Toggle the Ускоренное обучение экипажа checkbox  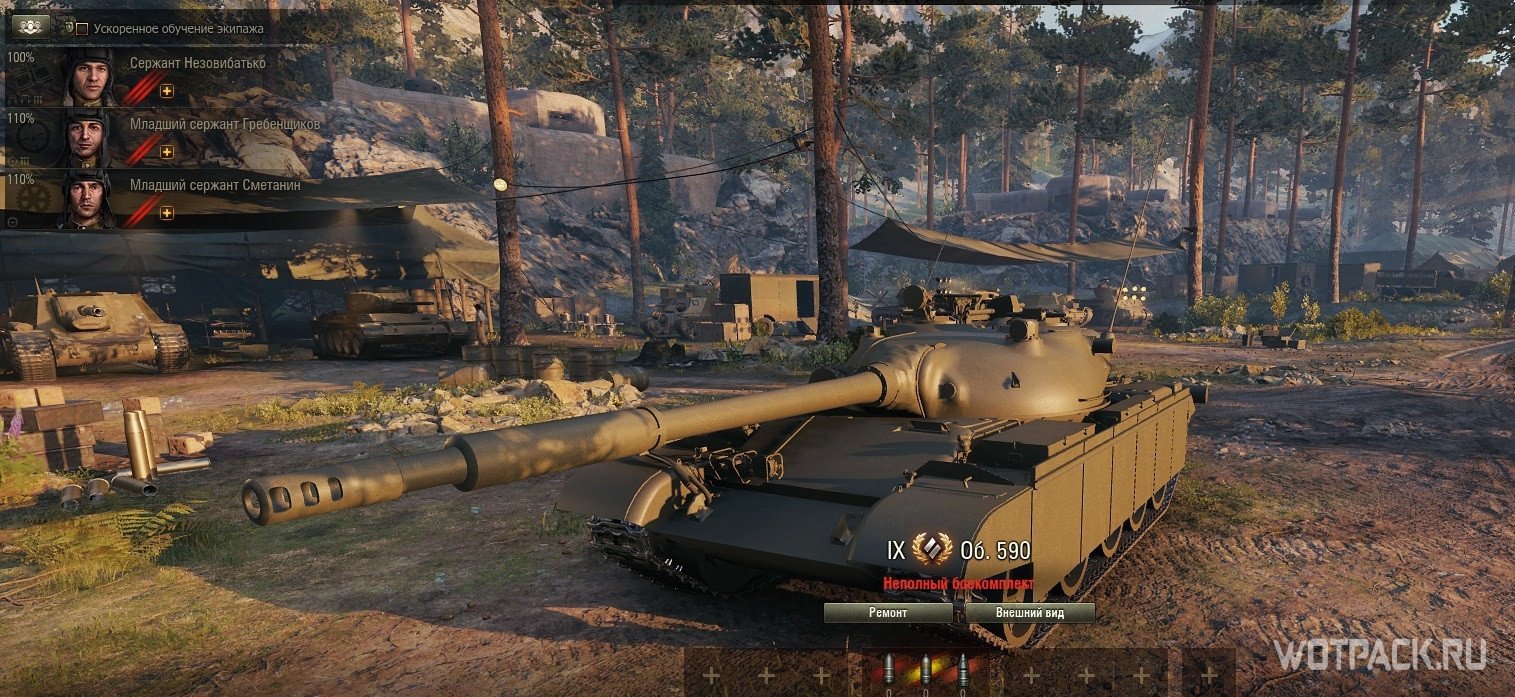(82, 29)
